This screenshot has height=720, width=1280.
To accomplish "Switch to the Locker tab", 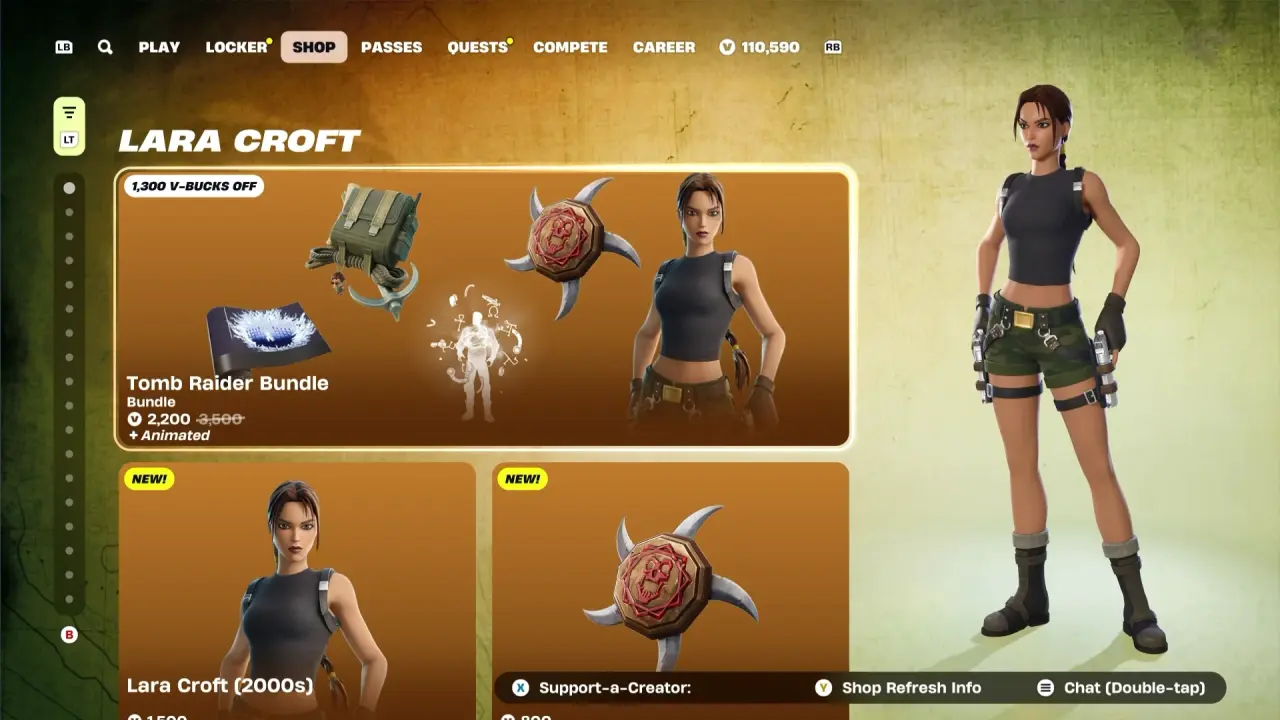I will click(x=236, y=47).
